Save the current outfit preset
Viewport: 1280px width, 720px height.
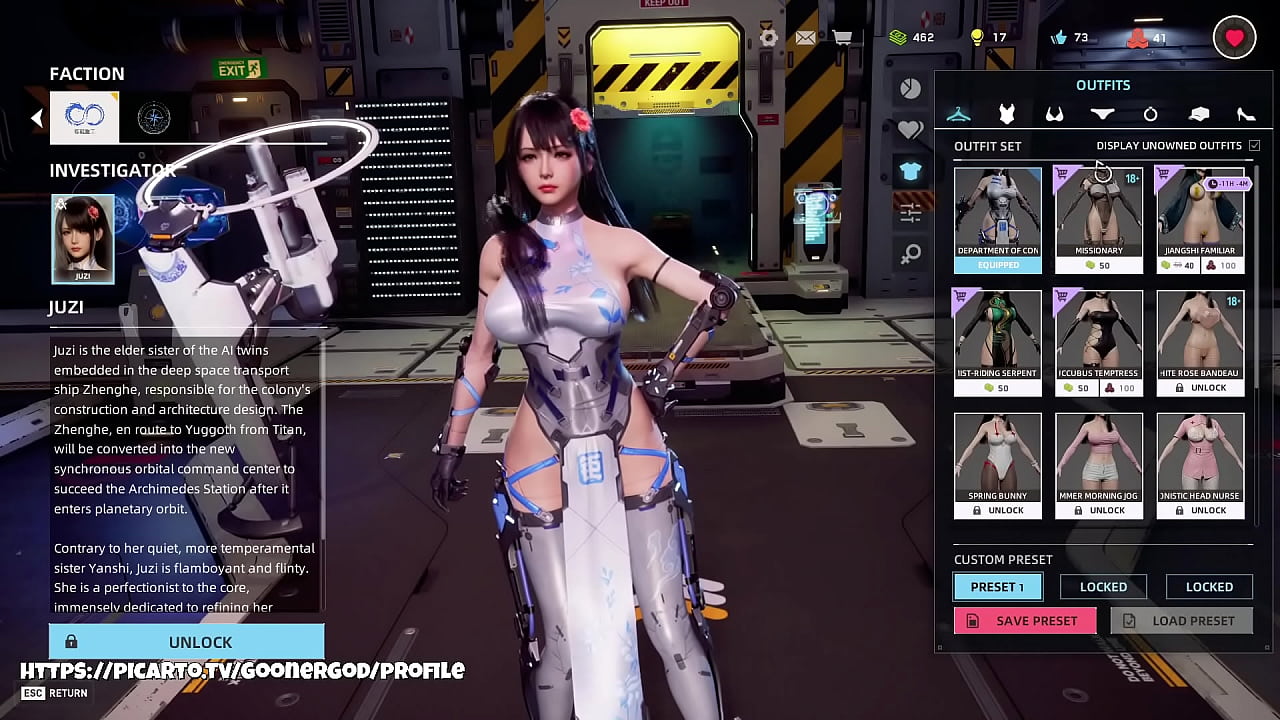pyautogui.click(x=1025, y=621)
